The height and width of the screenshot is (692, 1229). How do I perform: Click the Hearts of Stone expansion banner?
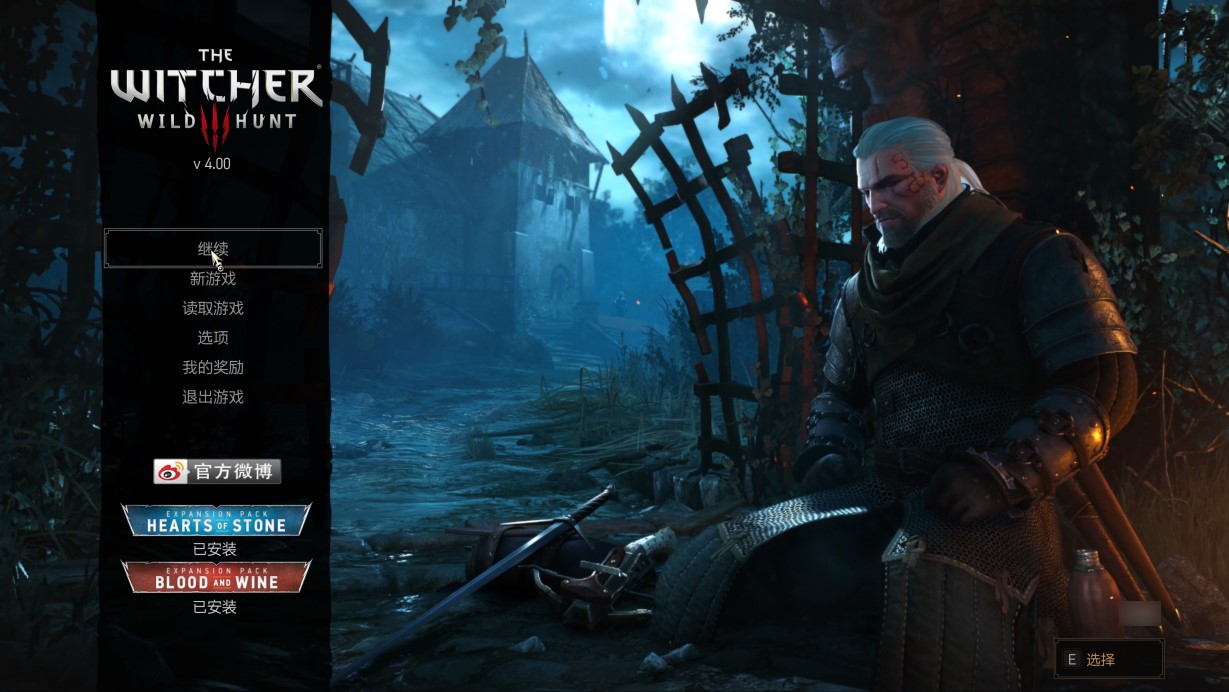click(216, 521)
